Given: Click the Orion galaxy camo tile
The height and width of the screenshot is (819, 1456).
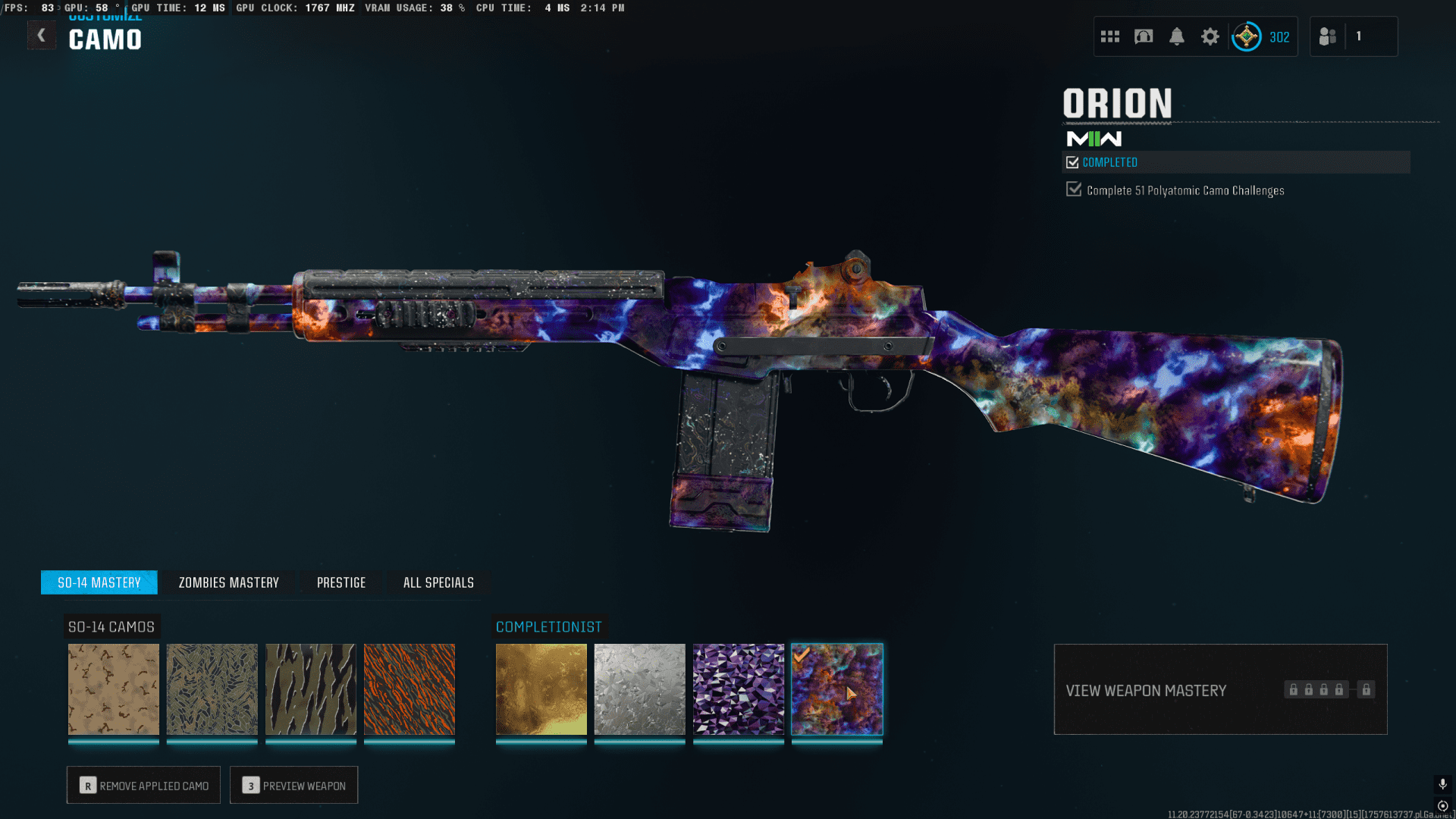Looking at the screenshot, I should click(837, 689).
